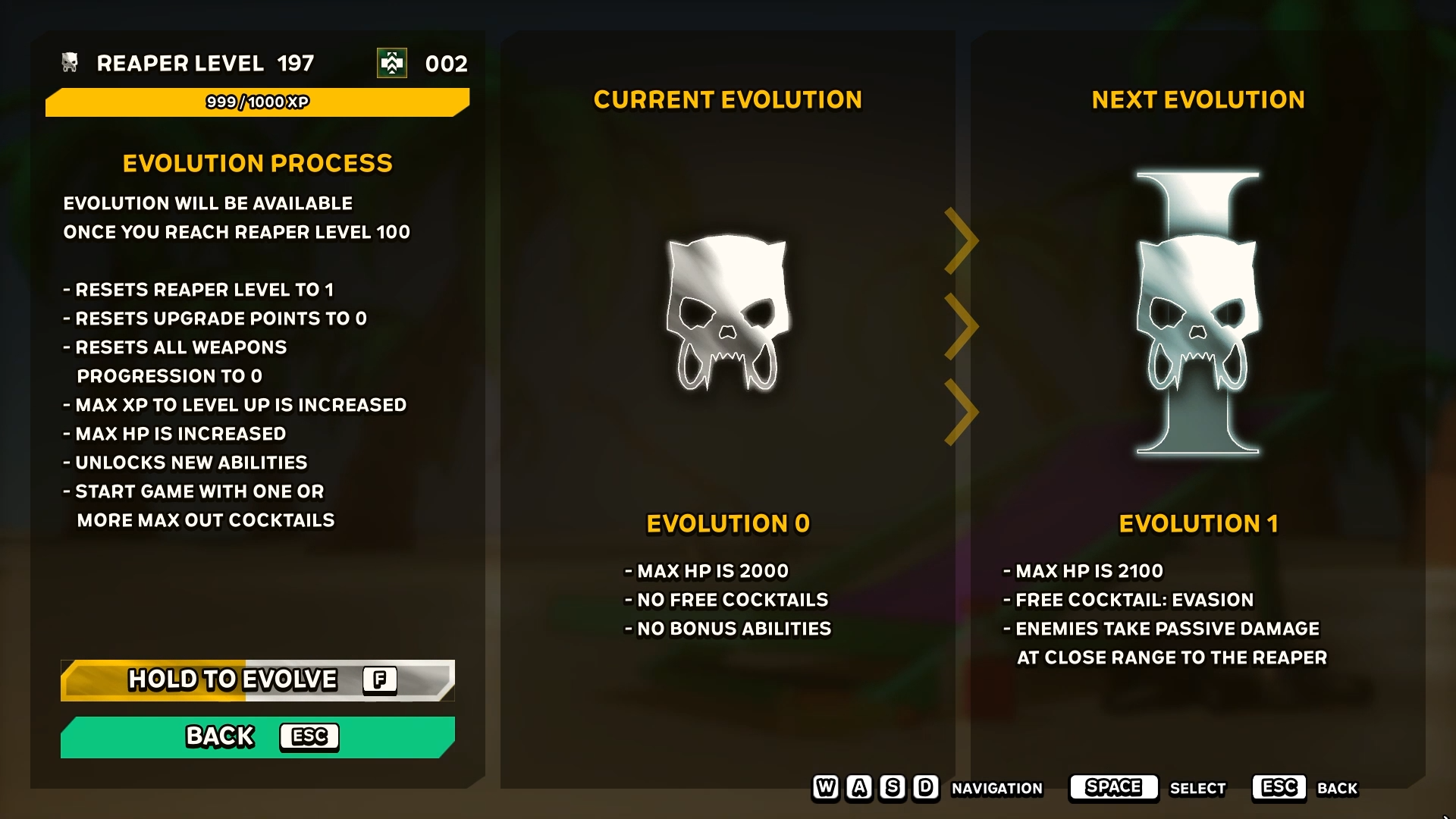Click the 999/1000 XP progress bar

(x=257, y=102)
